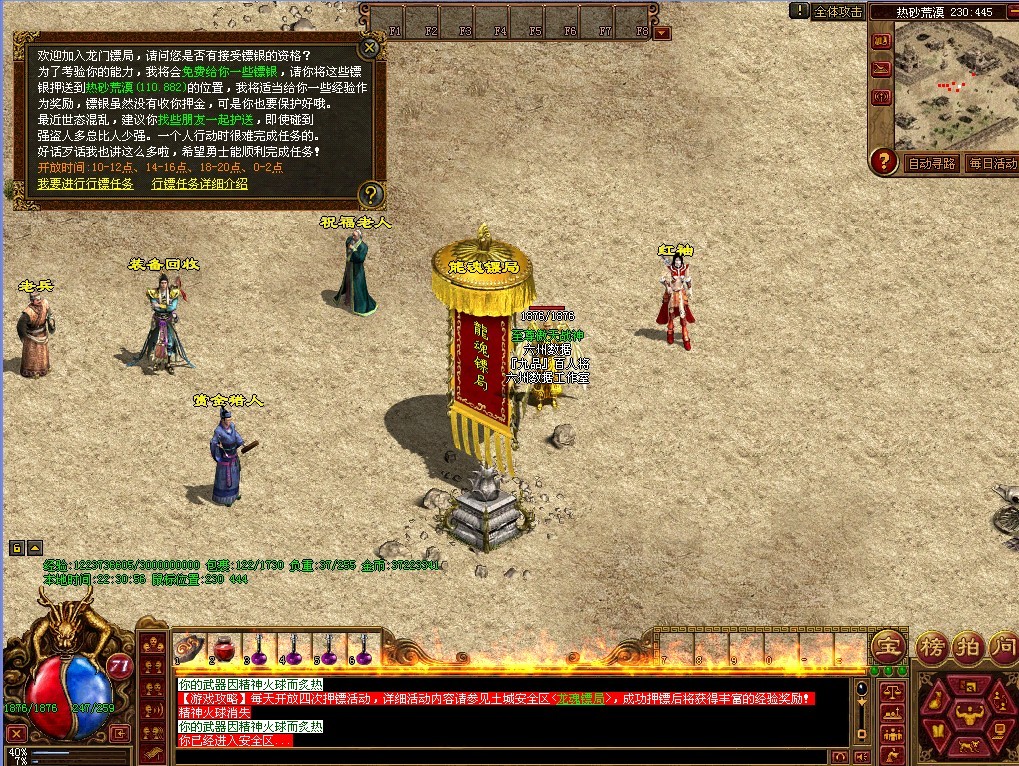1019x766 pixels.
Task: Click the red question mark under the minimap
Action: click(x=883, y=161)
